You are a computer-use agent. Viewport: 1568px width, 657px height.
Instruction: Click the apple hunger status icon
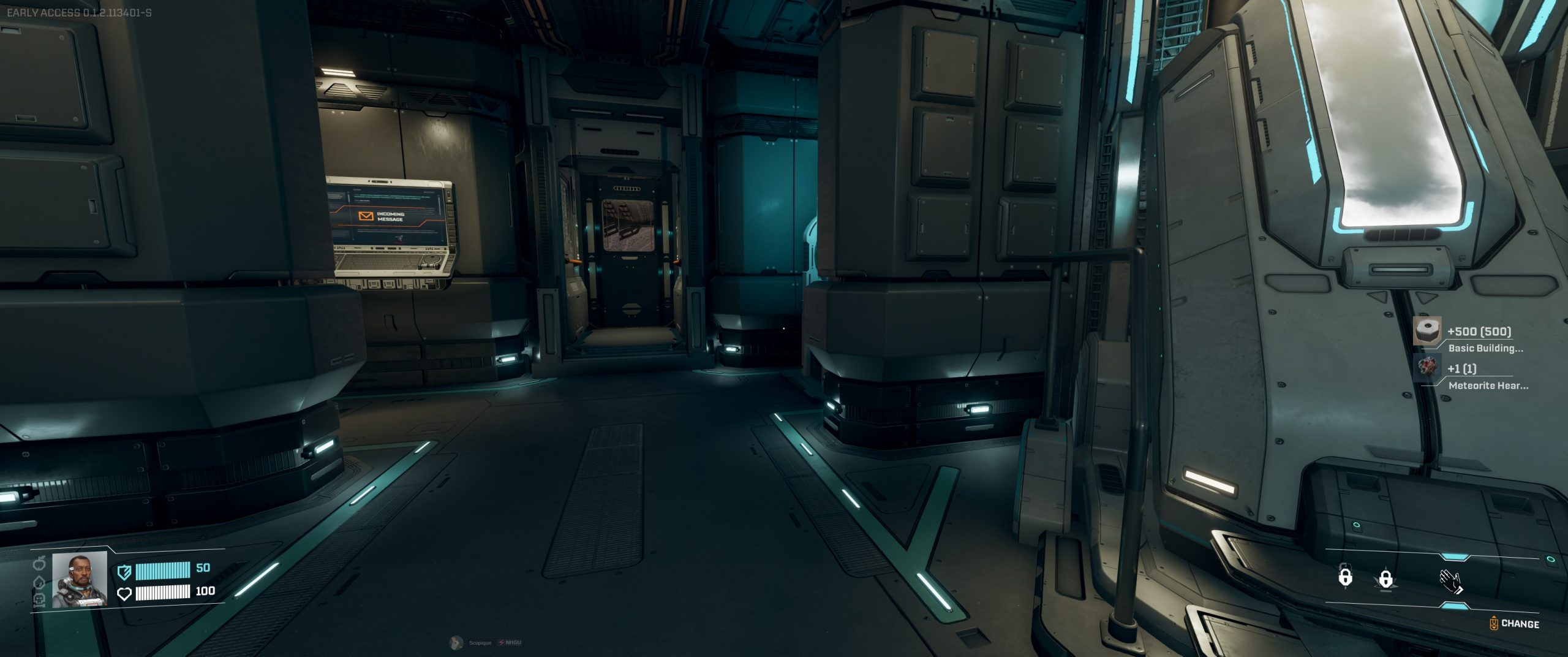40,561
